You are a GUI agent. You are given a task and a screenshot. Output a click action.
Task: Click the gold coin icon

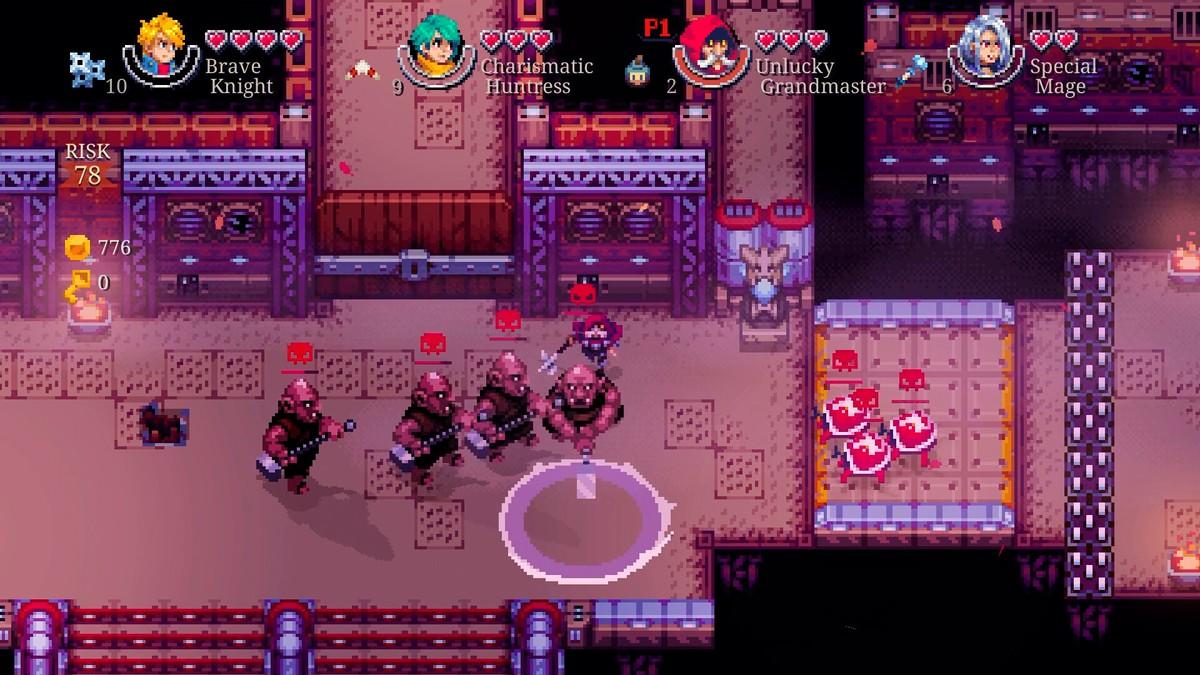coord(78,247)
